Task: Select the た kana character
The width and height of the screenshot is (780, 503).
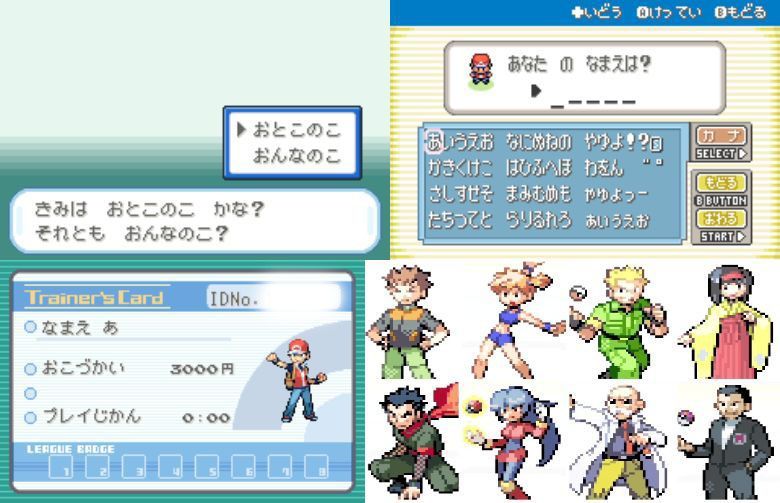Action: coord(435,220)
